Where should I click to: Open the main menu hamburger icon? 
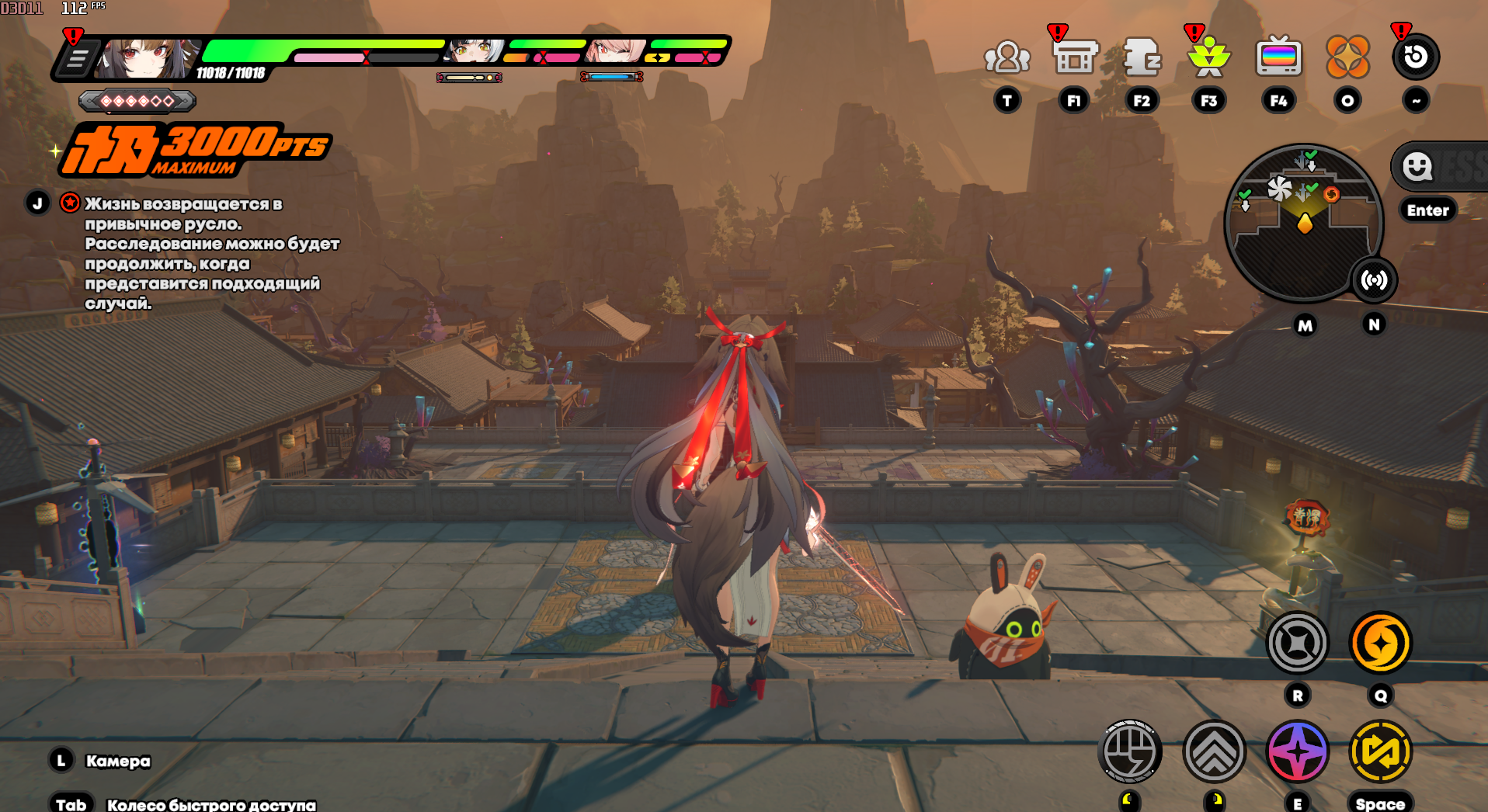77,59
